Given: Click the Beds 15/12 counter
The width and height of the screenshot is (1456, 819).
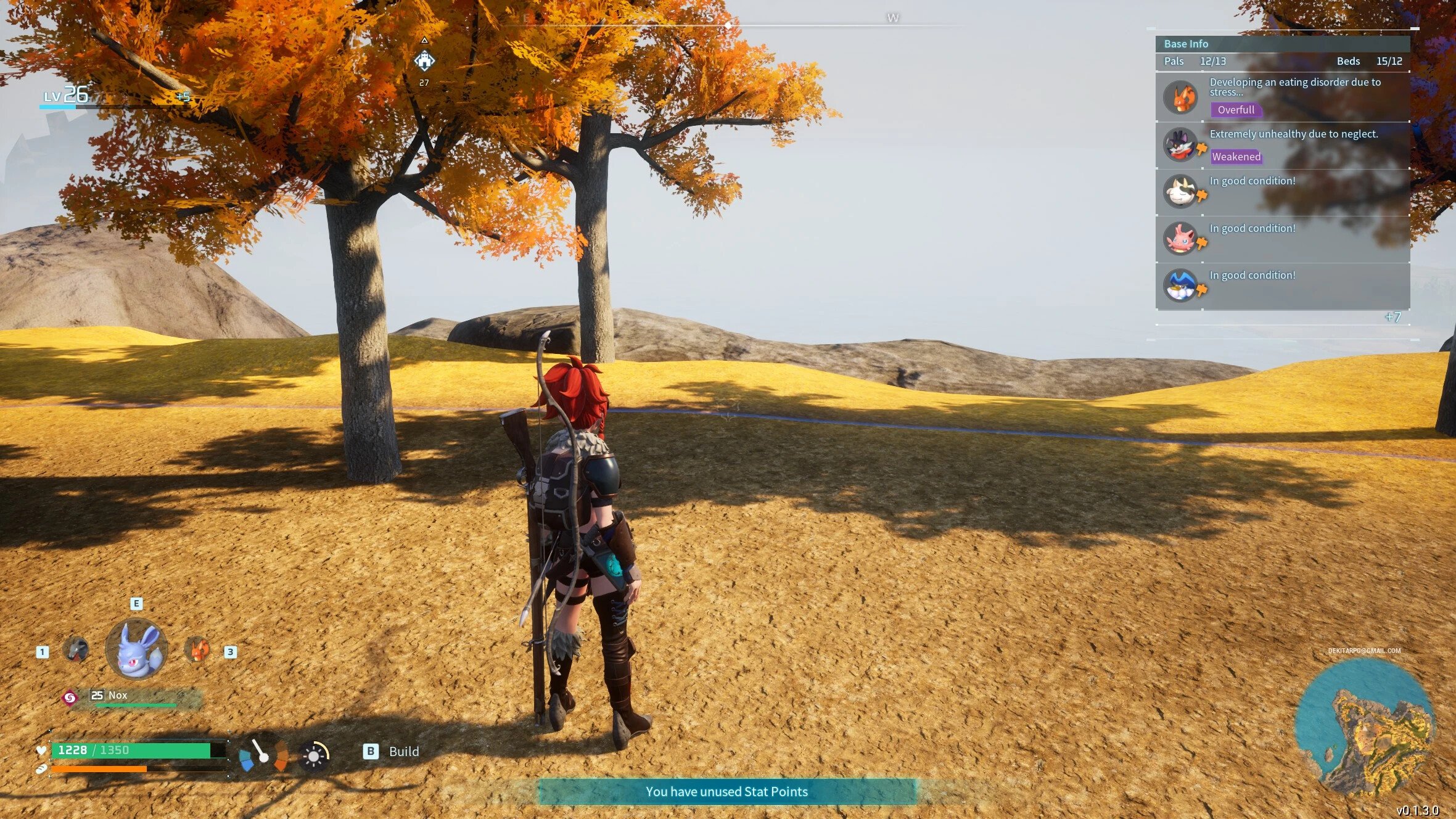Looking at the screenshot, I should [x=1367, y=61].
